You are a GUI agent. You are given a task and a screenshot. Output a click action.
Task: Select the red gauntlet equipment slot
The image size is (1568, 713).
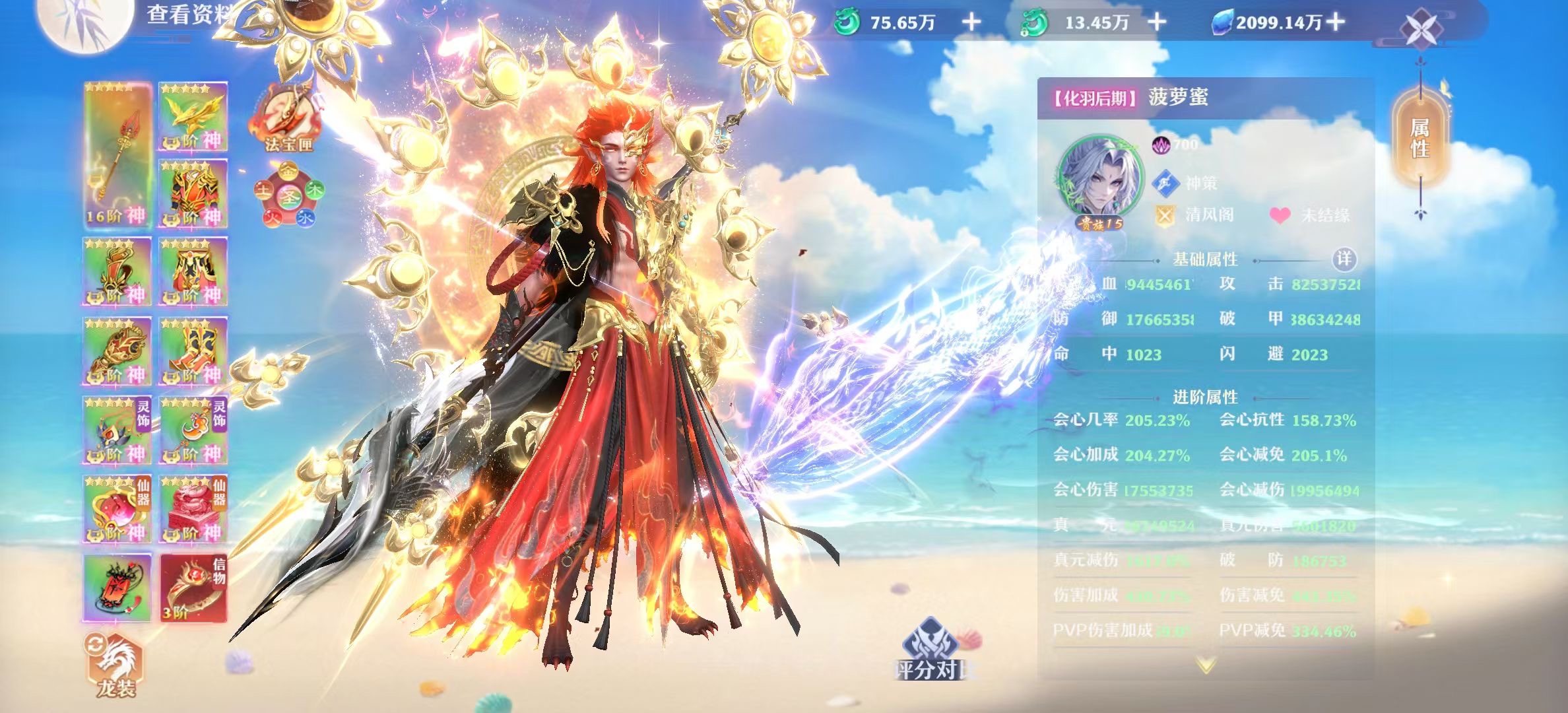(117, 351)
